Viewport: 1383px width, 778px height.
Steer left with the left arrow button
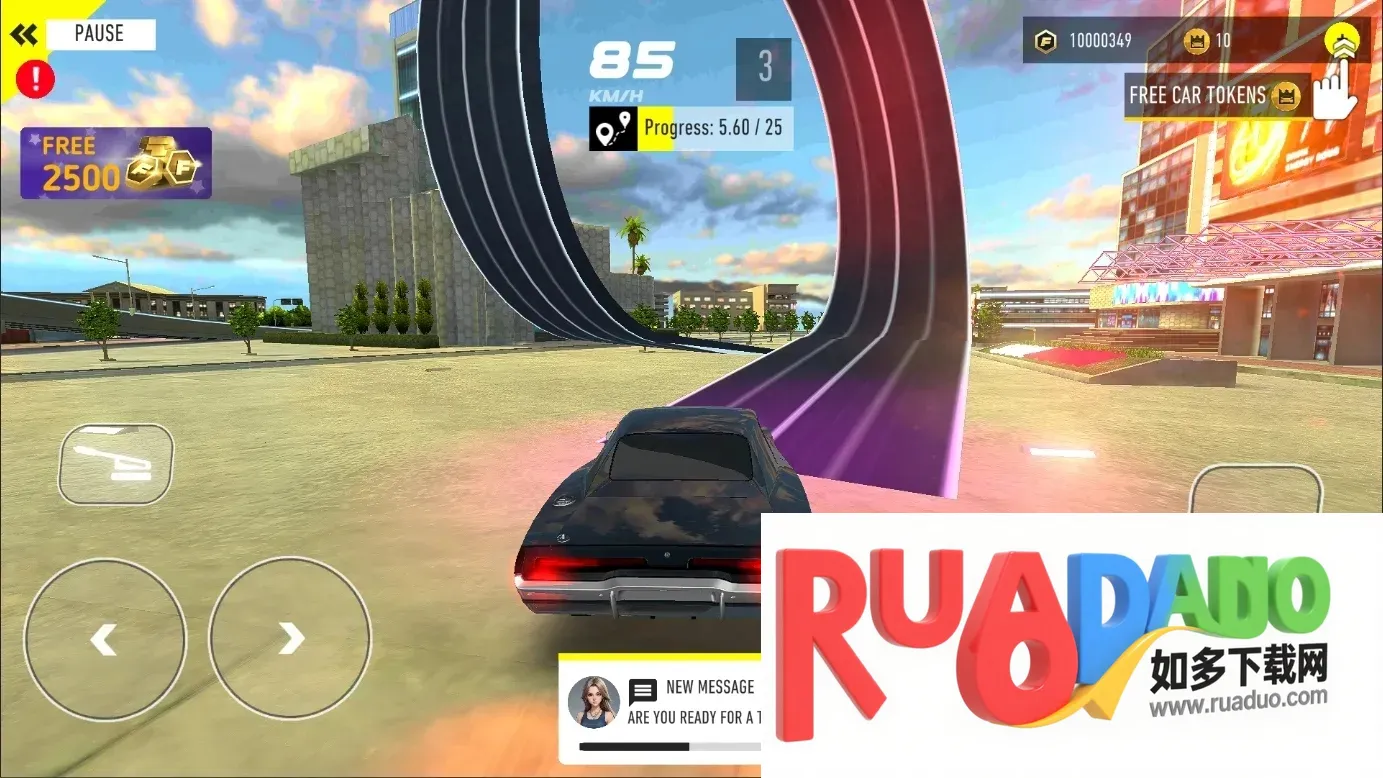[x=105, y=638]
